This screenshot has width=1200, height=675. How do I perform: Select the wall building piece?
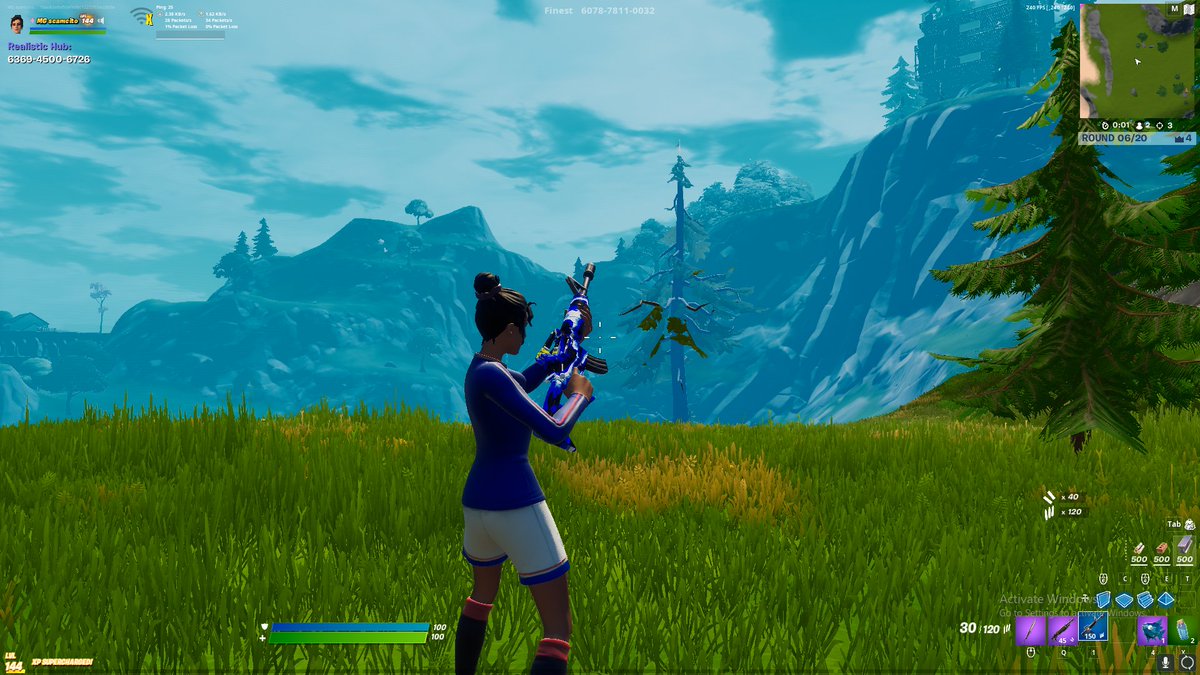click(x=1103, y=599)
